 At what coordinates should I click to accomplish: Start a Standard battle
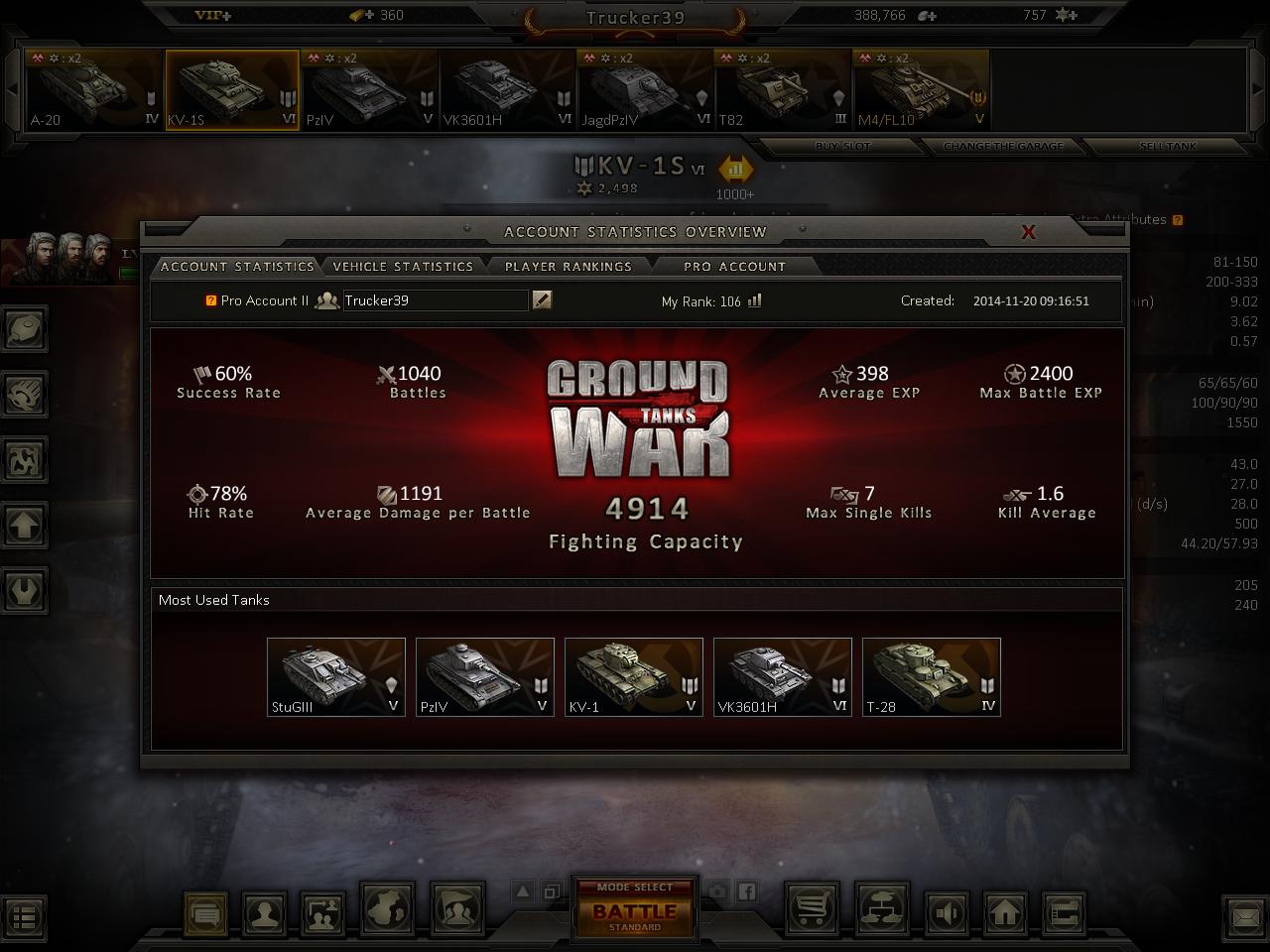click(635, 911)
